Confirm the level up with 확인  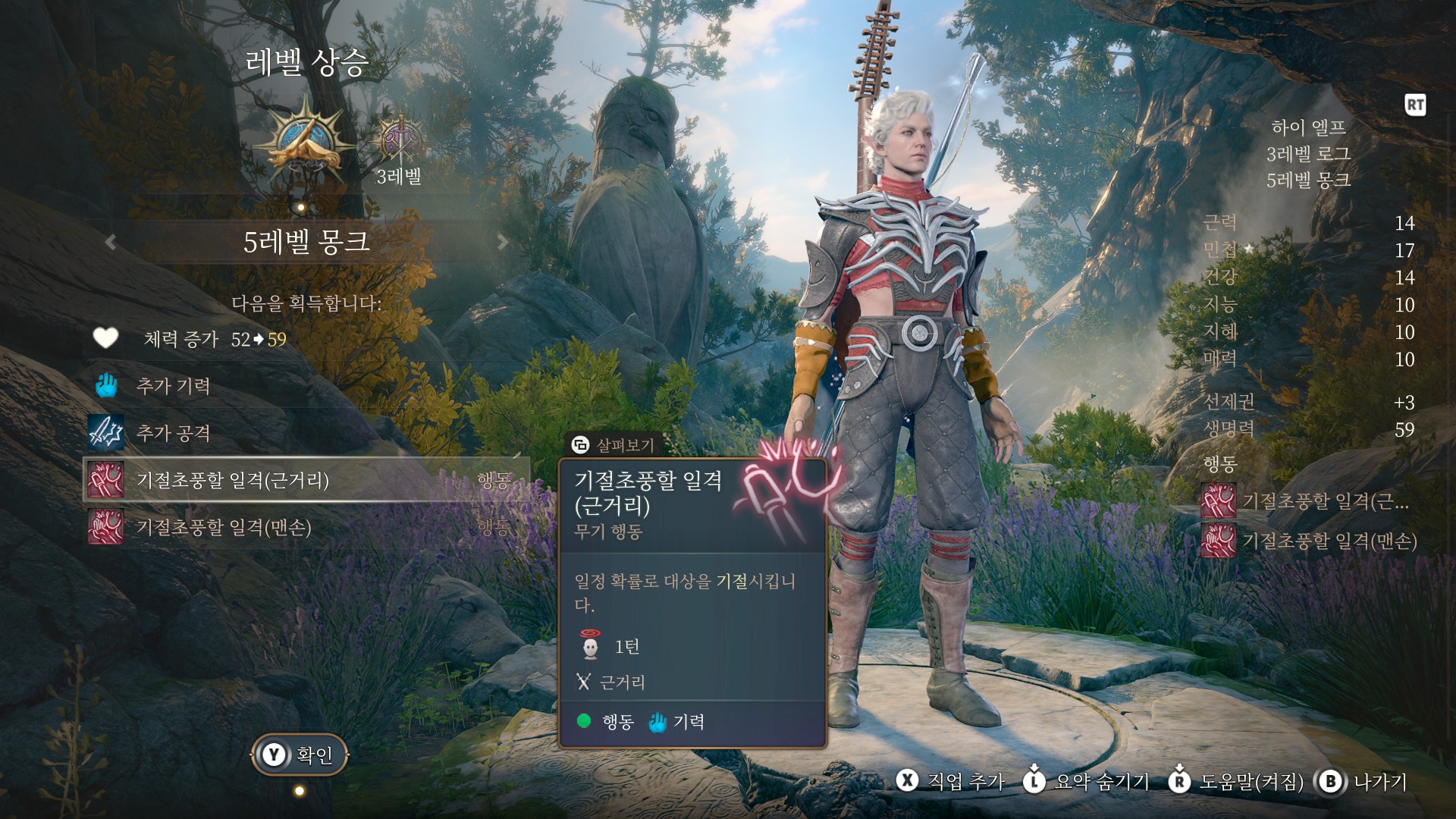300,755
